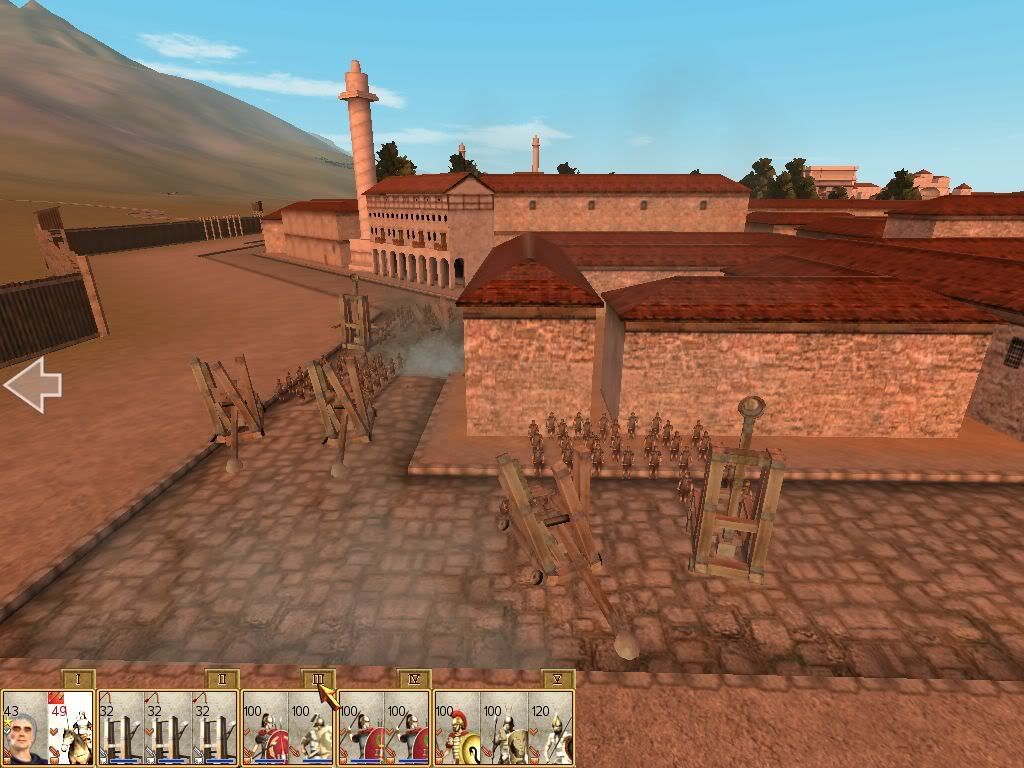Select the group I tab
The width and height of the screenshot is (1024, 768).
78,680
